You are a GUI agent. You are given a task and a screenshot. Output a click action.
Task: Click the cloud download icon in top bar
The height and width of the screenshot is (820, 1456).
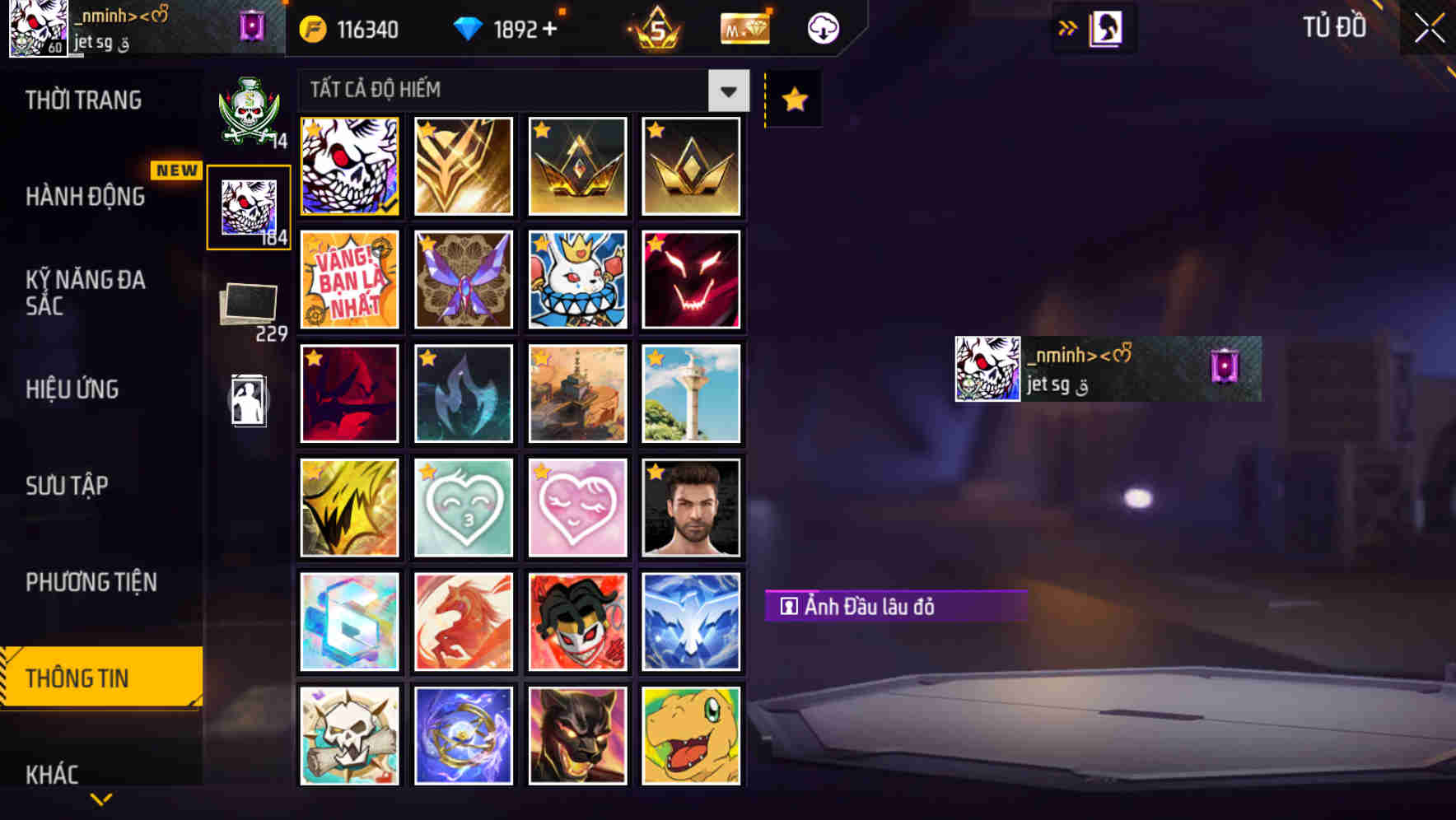coord(823,27)
